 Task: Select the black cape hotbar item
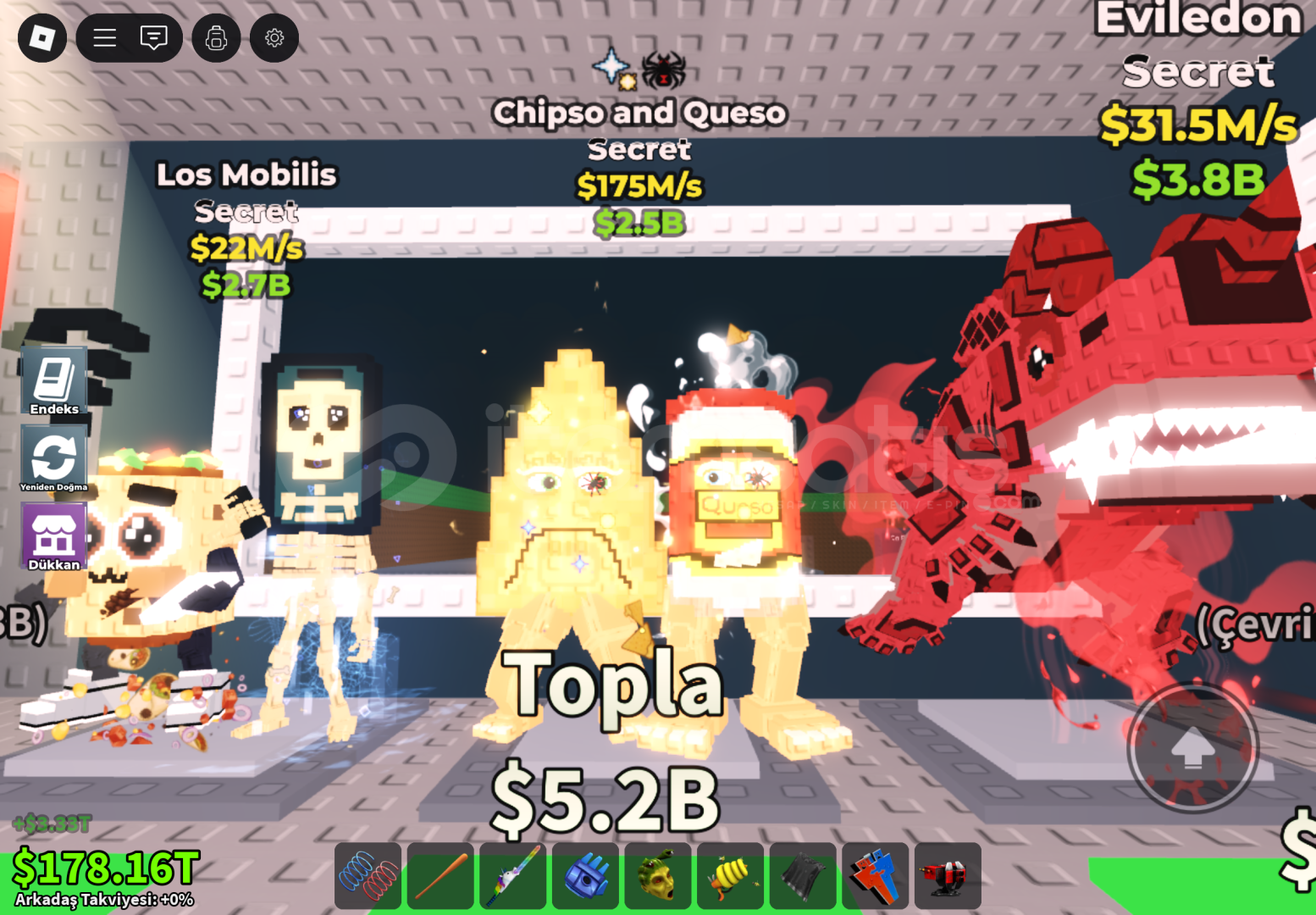[803, 875]
